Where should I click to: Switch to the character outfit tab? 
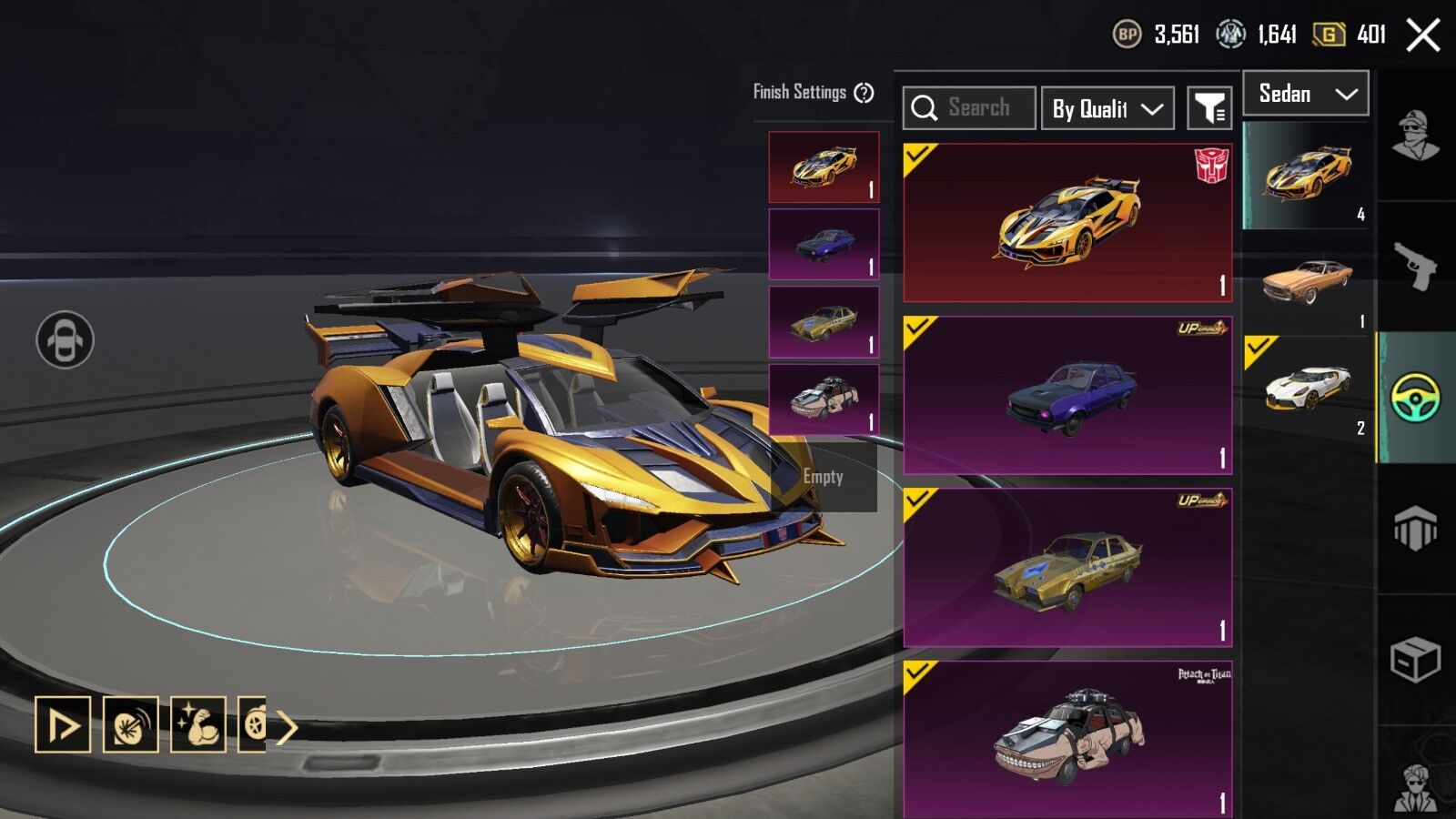pos(1415,136)
